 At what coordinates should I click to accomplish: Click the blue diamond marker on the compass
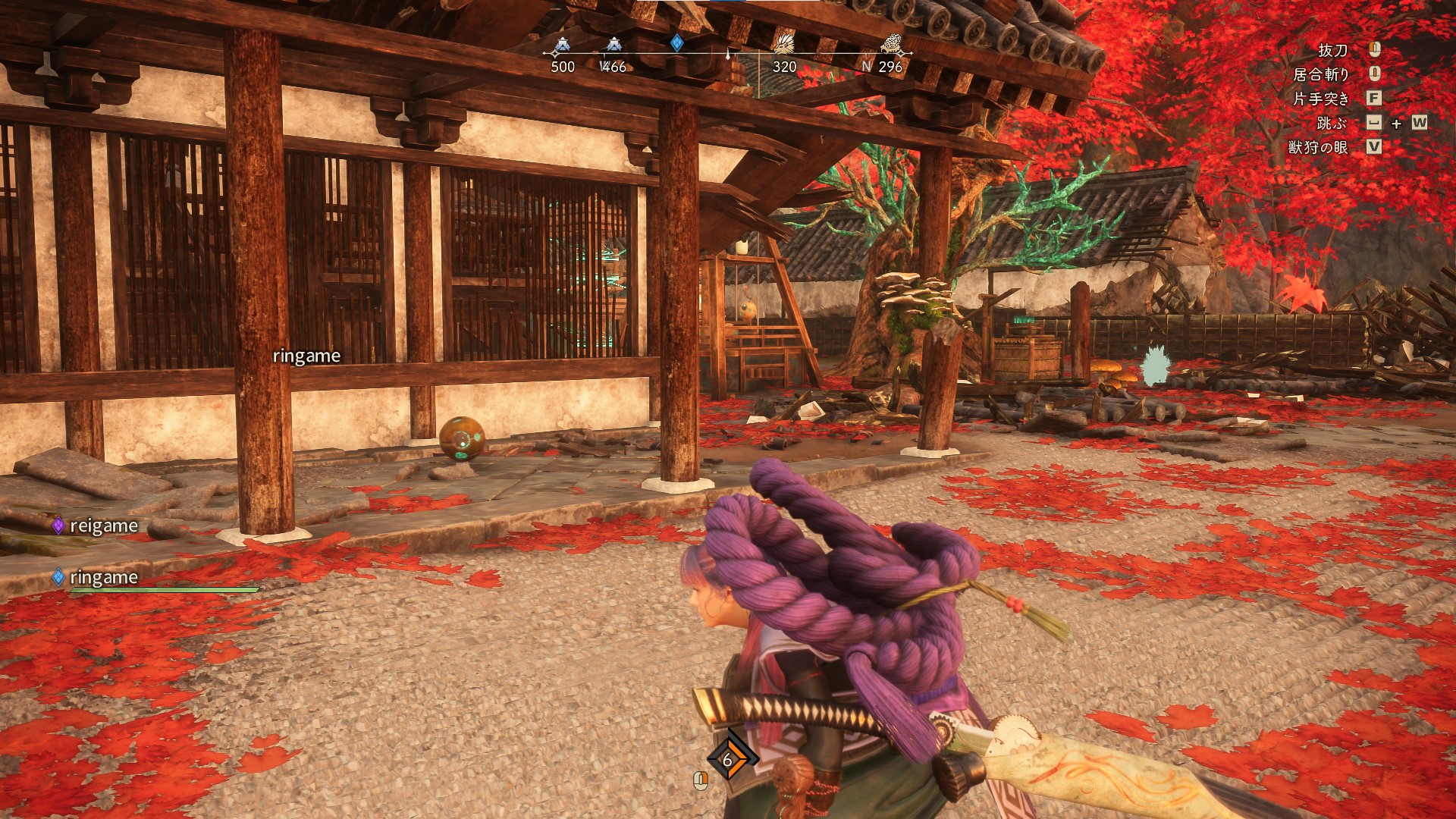pos(677,43)
